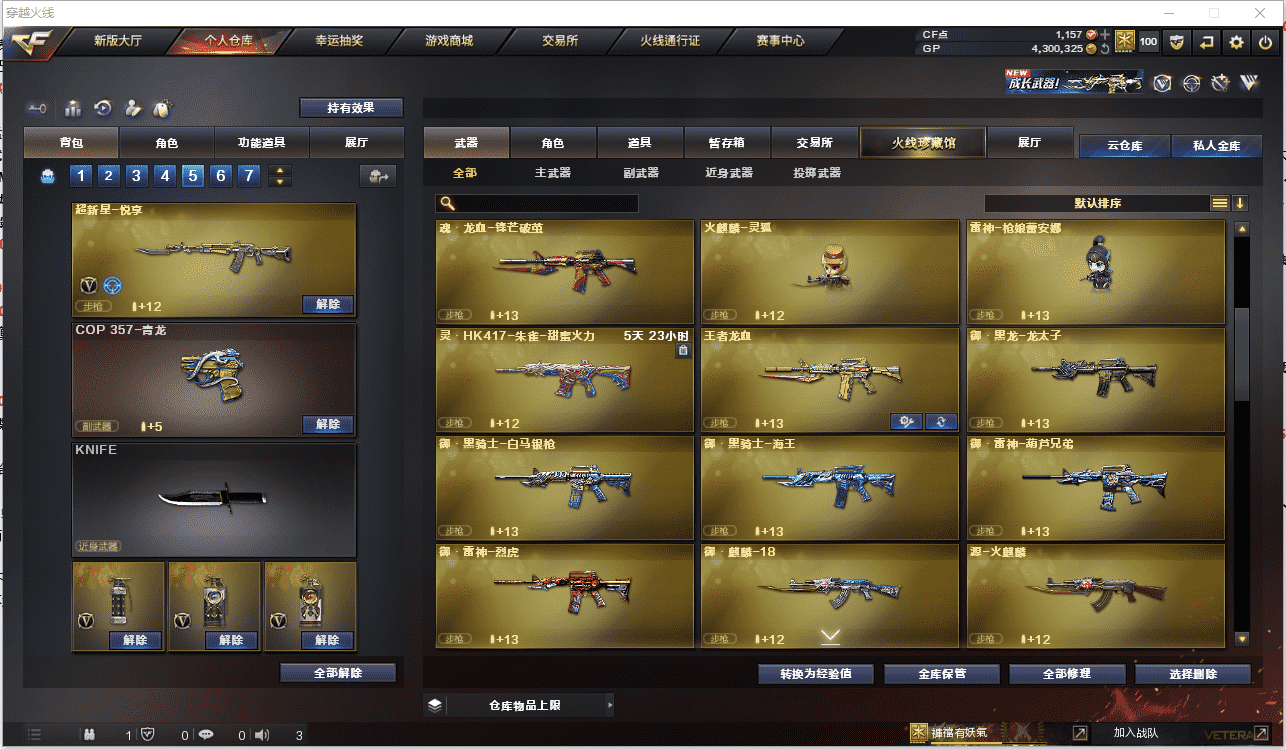Image resolution: width=1286 pixels, height=749 pixels.
Task: Go to the 幸运抽奖 lucky draw page
Action: coord(339,41)
